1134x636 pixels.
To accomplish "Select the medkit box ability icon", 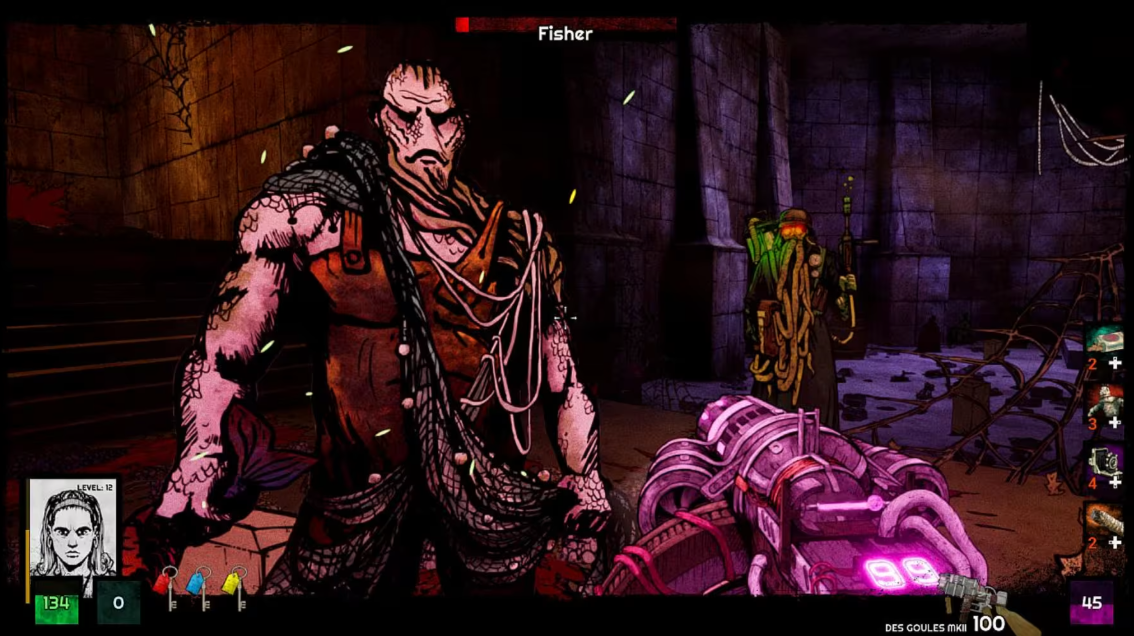I will pos(1104,340).
